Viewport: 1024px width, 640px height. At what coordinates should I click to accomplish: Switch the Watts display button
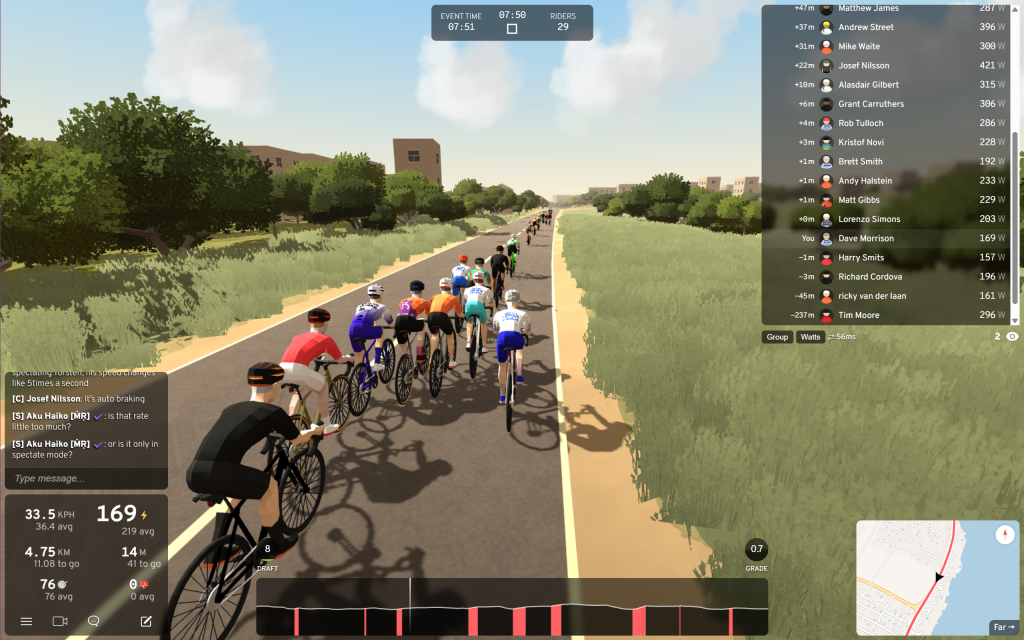[x=810, y=337]
